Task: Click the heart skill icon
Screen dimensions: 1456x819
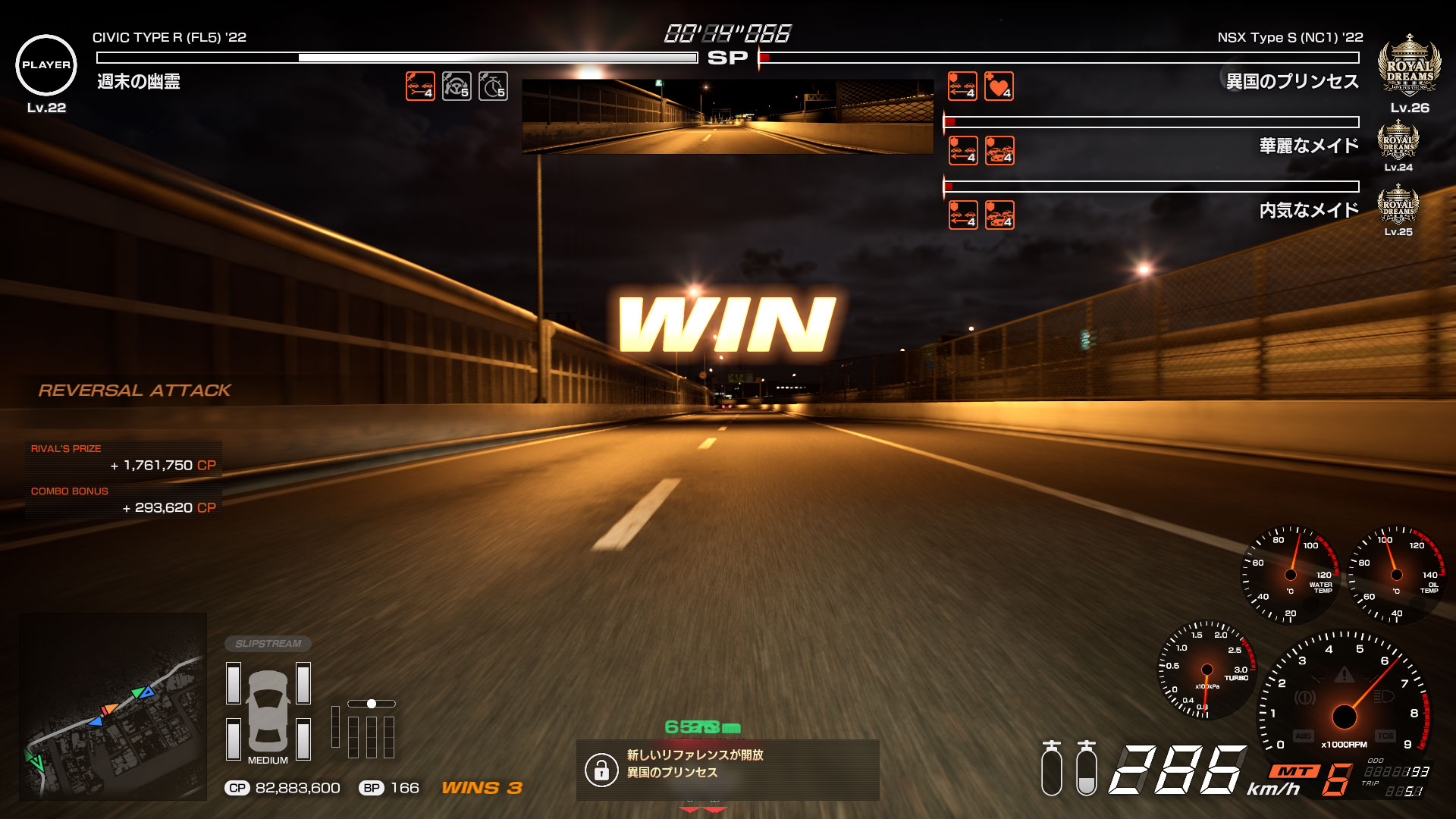Action: click(x=999, y=86)
